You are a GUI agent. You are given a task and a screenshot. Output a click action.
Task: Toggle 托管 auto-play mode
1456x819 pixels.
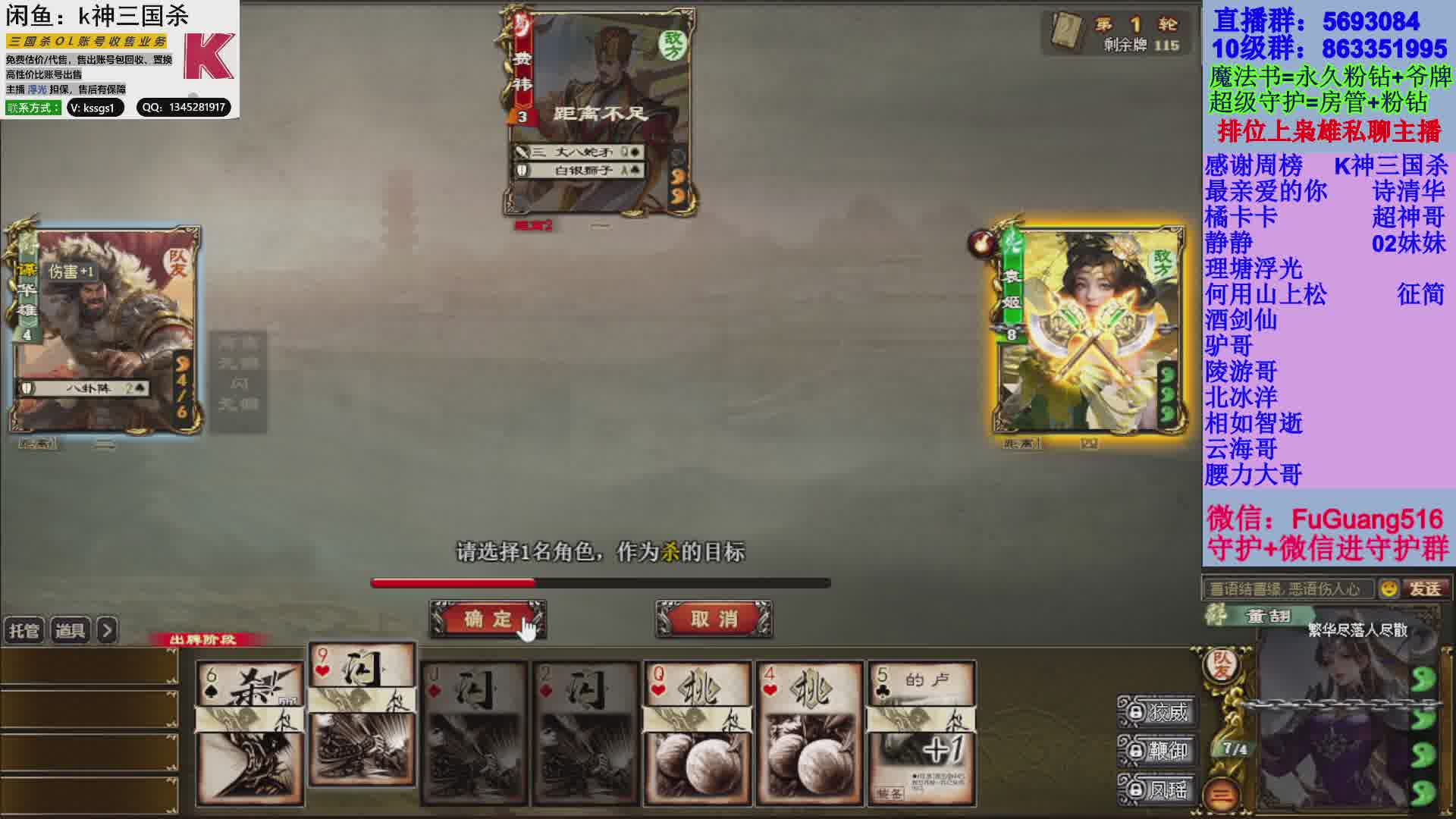pyautogui.click(x=24, y=631)
